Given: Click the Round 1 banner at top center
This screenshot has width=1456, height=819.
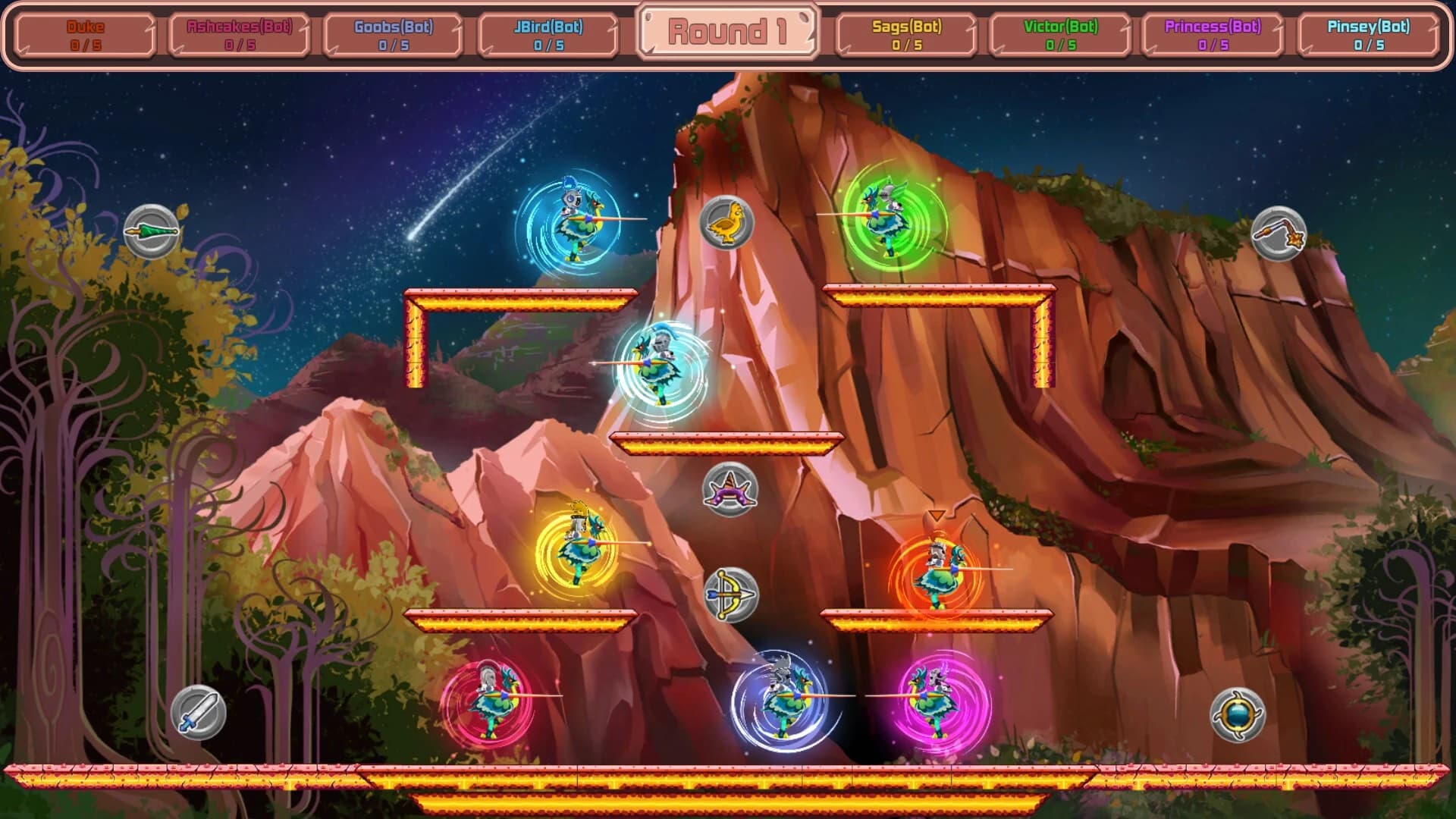Looking at the screenshot, I should click(x=726, y=32).
